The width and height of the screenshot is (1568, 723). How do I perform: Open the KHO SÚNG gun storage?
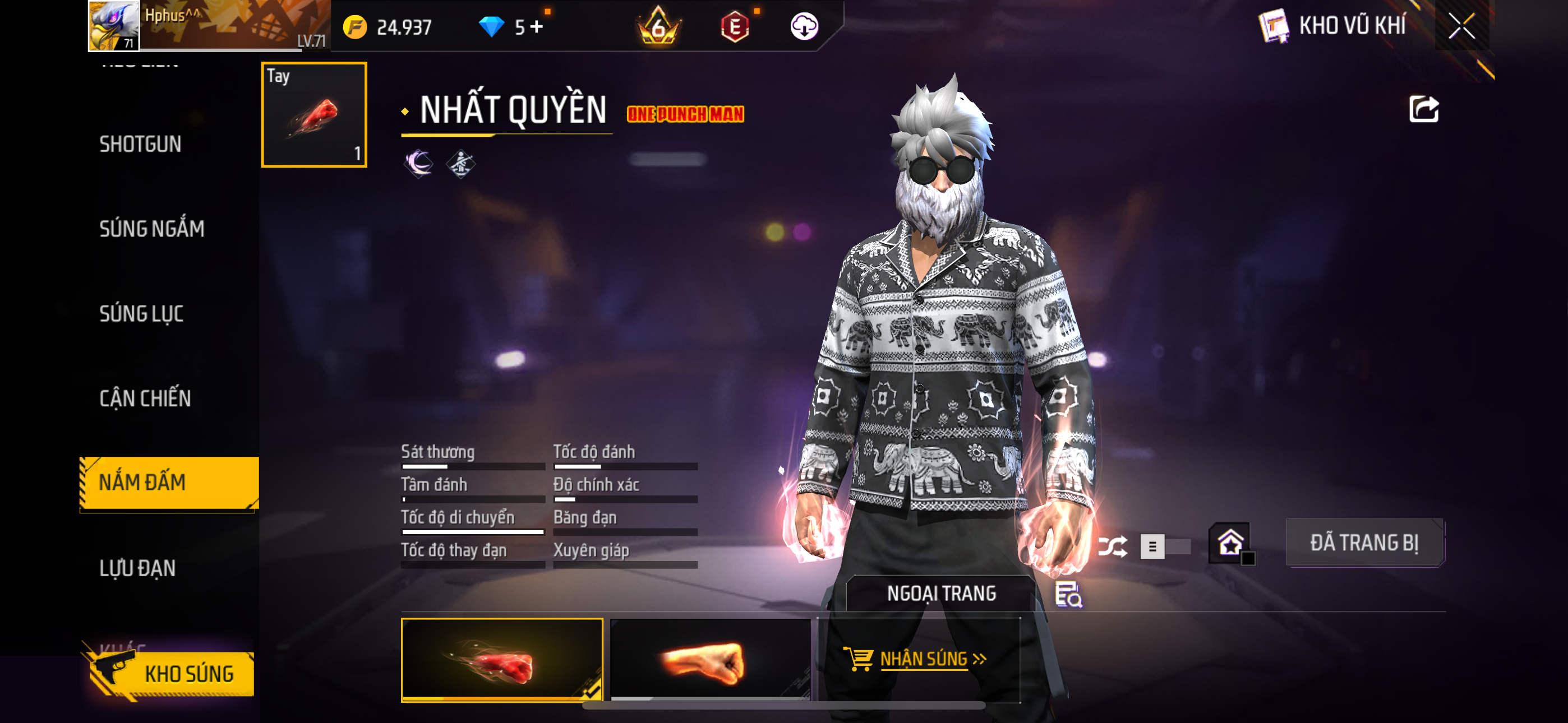pyautogui.click(x=172, y=674)
